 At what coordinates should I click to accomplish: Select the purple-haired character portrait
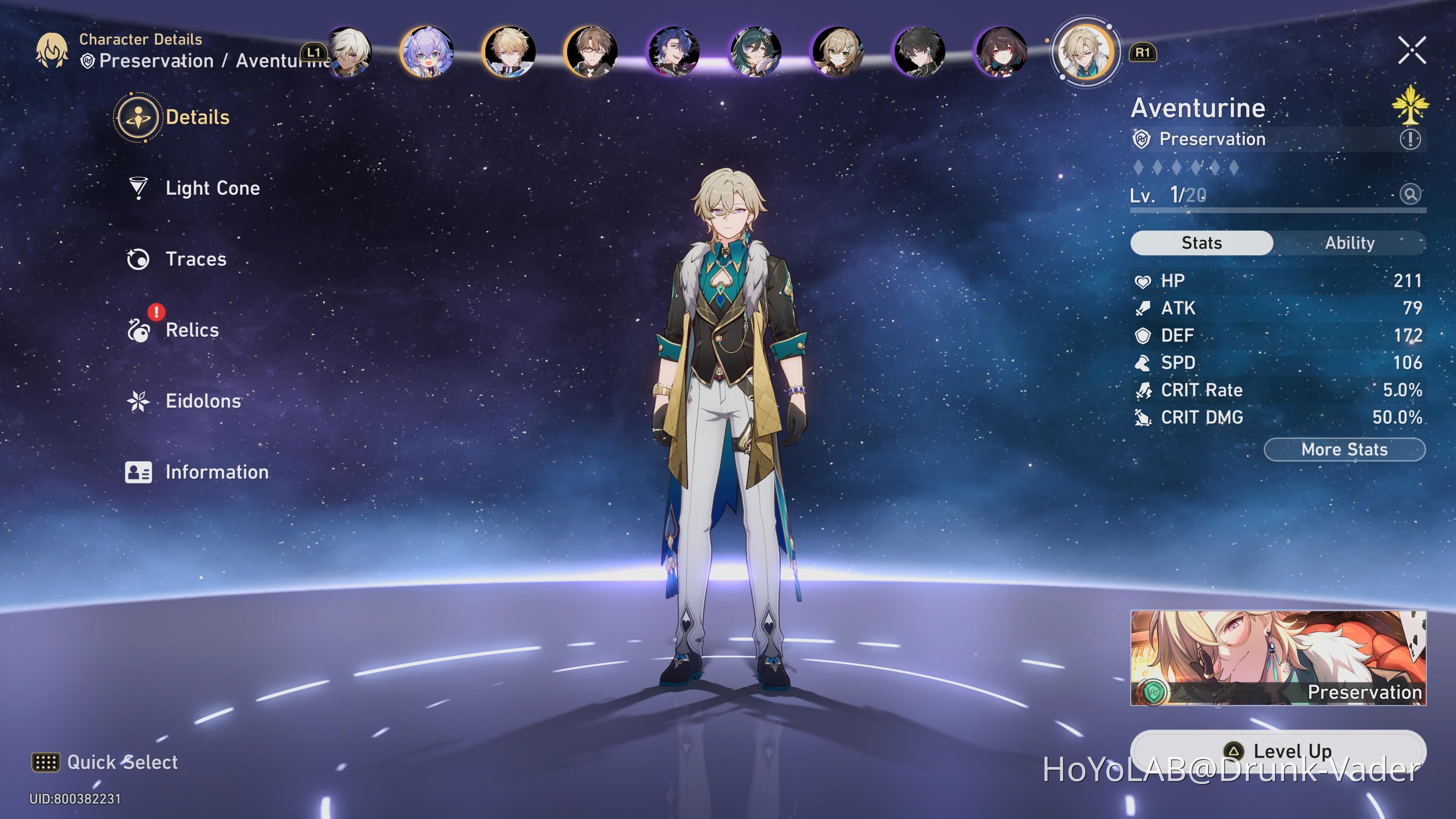428,52
